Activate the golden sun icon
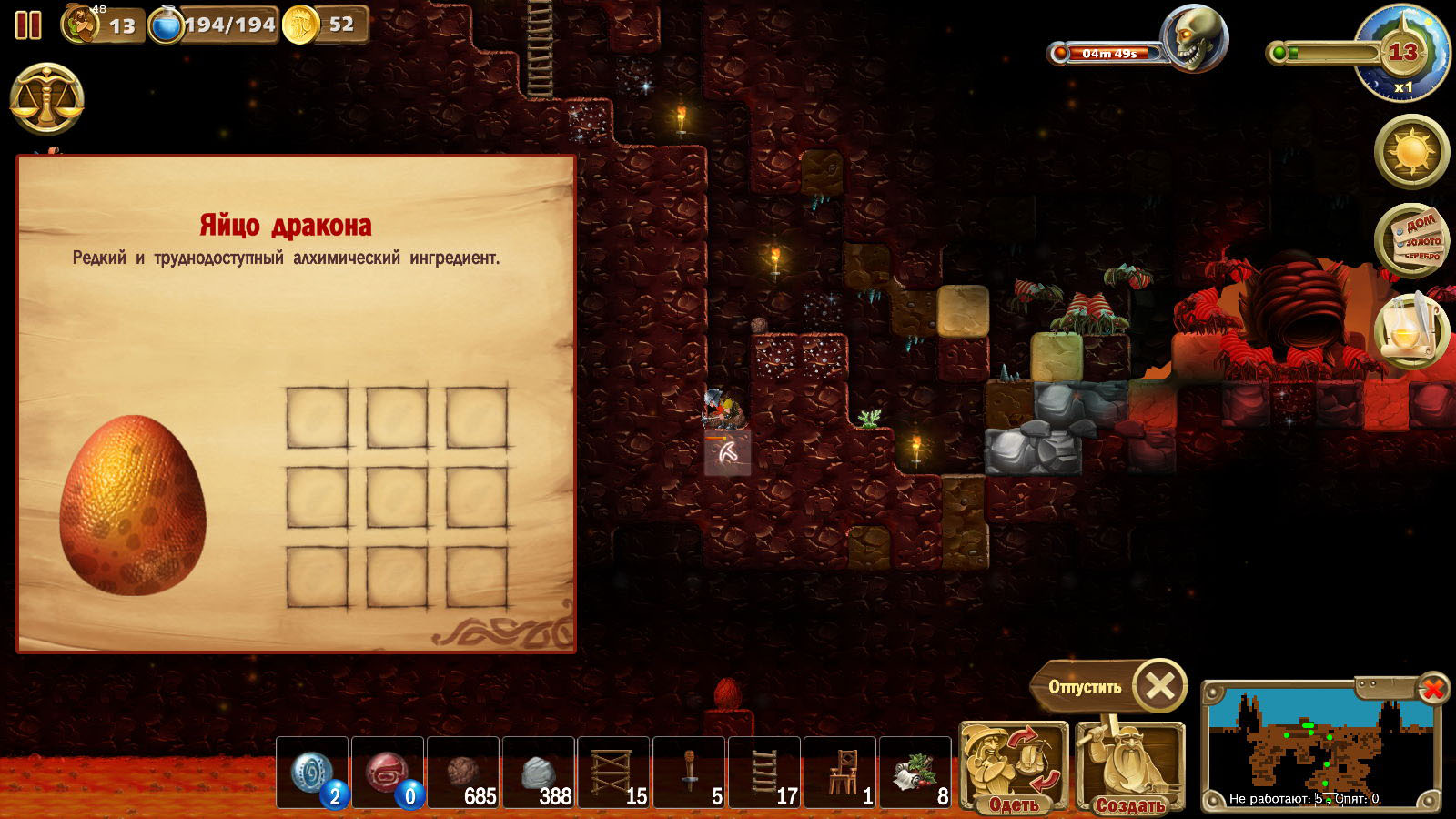 pyautogui.click(x=1412, y=151)
